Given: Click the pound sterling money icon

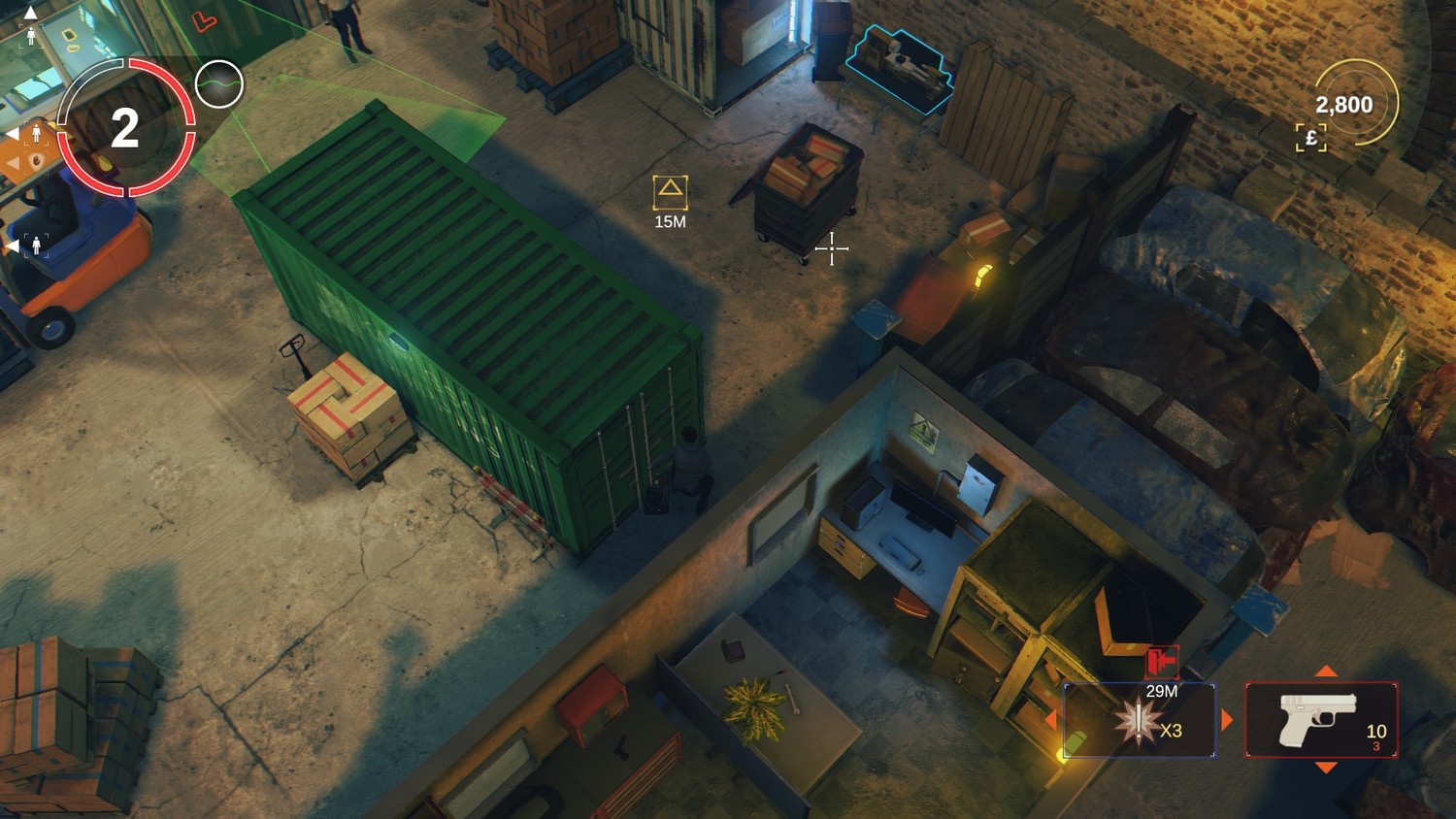Looking at the screenshot, I should point(1310,138).
